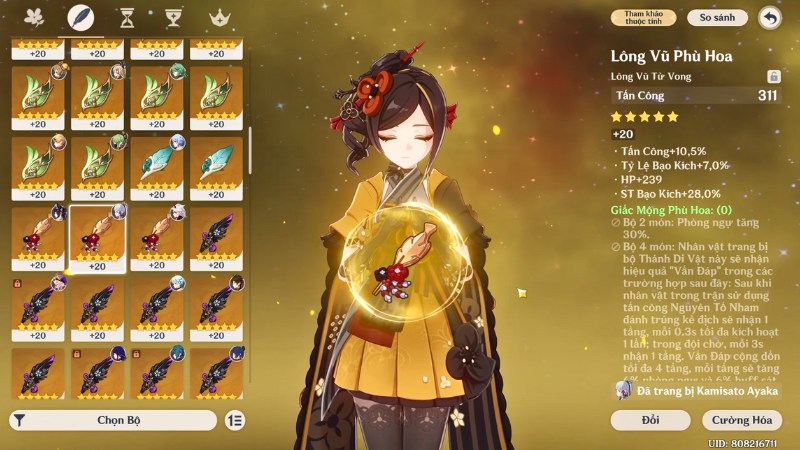The width and height of the screenshot is (800, 450).
Task: Show the circlet crown tab
Action: 219,17
